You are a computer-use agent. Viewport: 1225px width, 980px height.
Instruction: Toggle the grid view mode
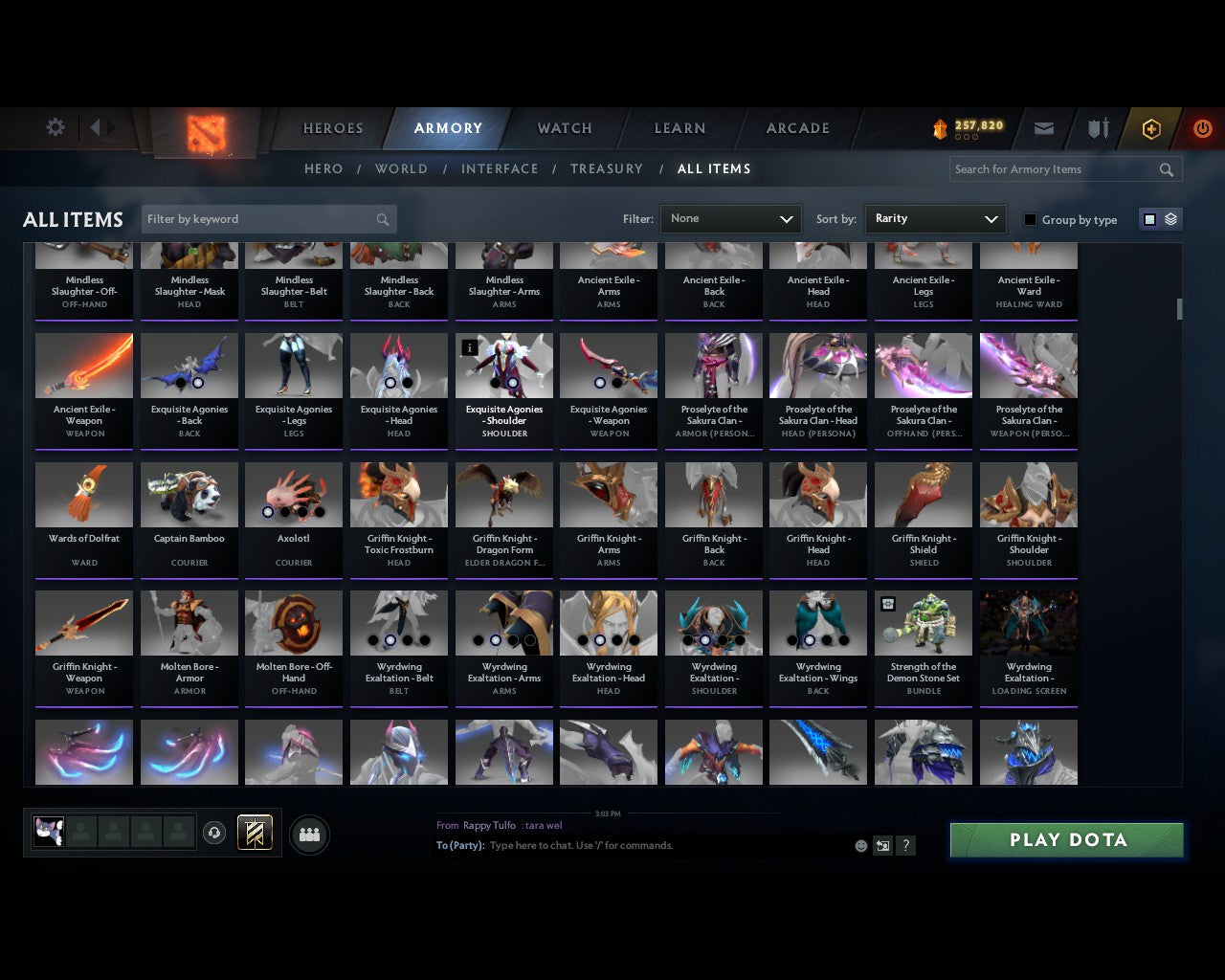pyautogui.click(x=1149, y=218)
